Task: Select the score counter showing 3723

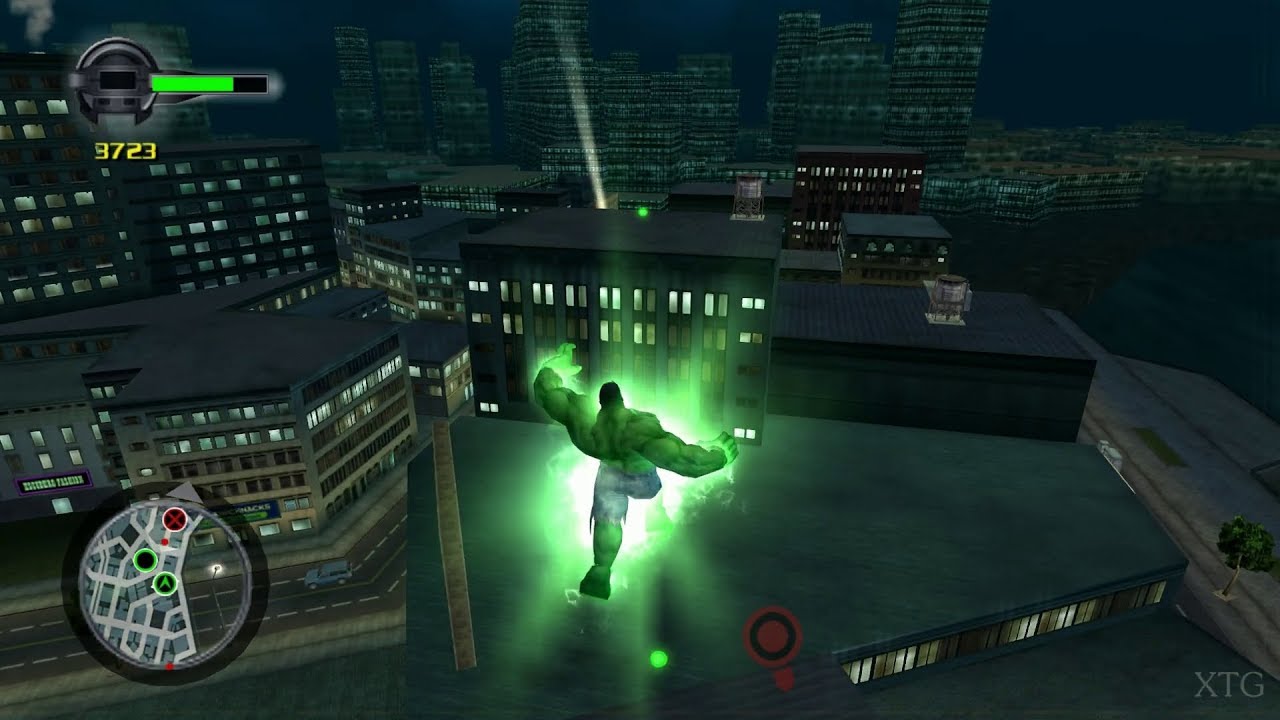Action: [x=126, y=150]
